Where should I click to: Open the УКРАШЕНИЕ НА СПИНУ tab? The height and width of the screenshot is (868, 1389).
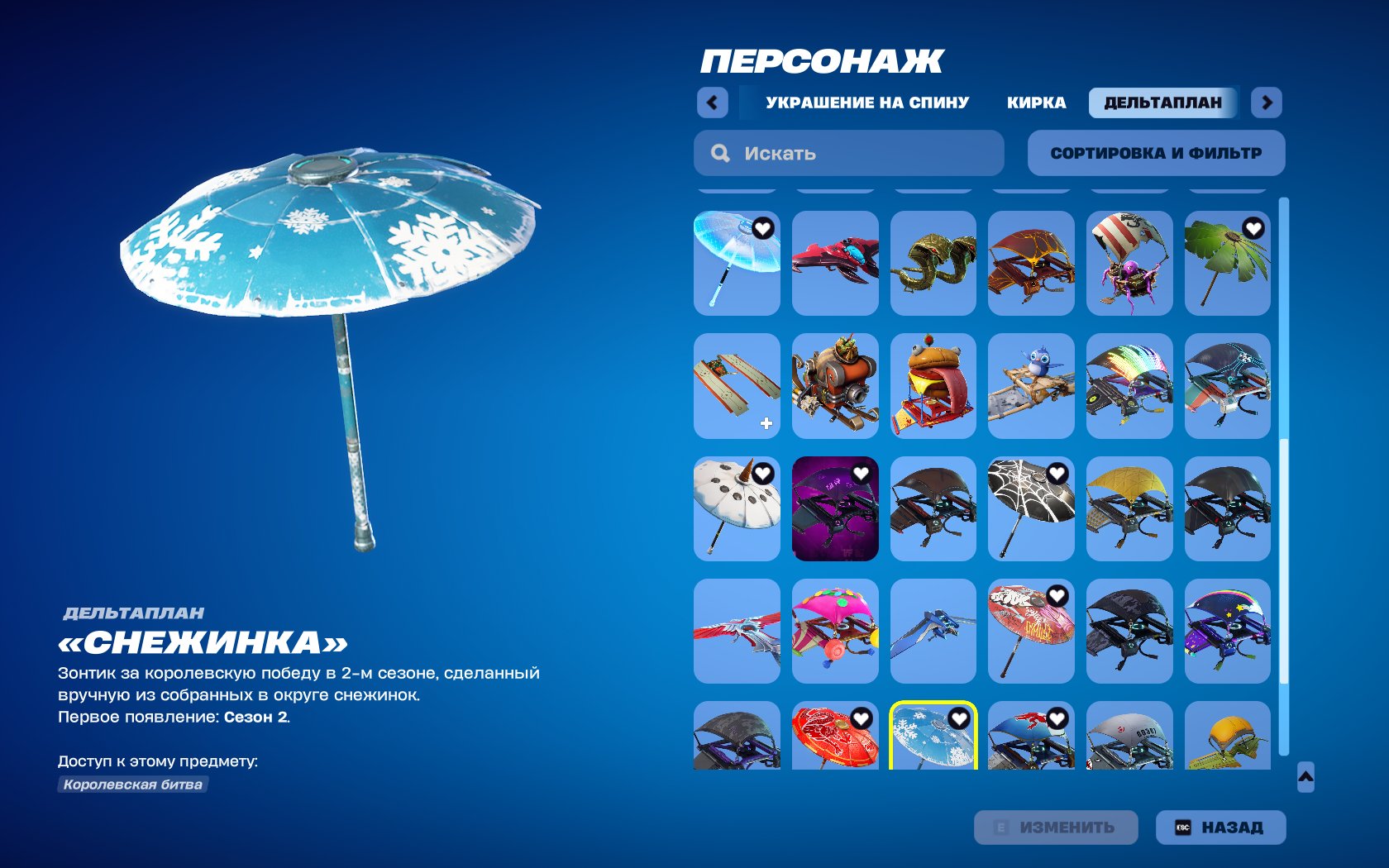(865, 103)
